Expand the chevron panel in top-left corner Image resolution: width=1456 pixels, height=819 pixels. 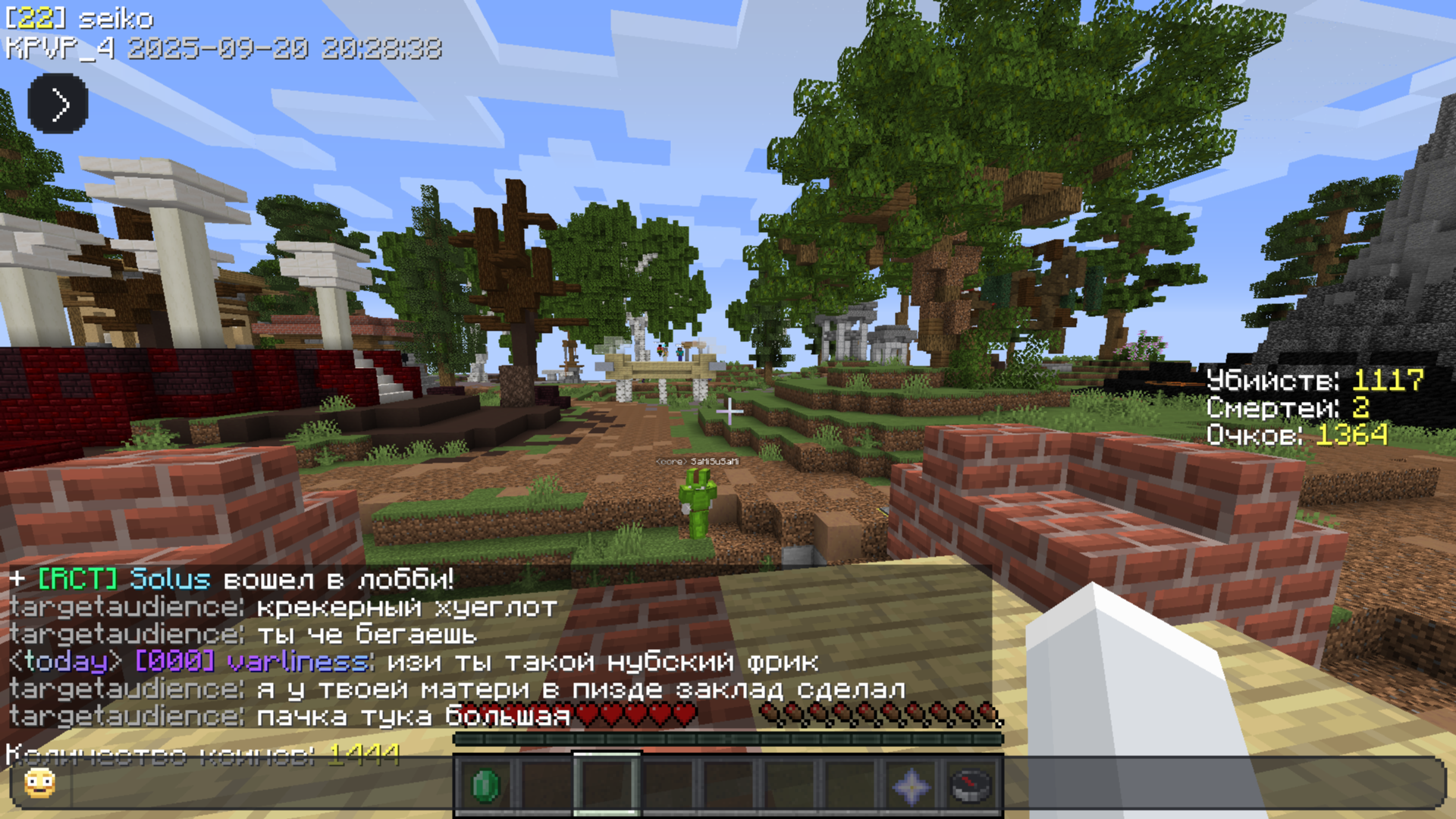[57, 104]
